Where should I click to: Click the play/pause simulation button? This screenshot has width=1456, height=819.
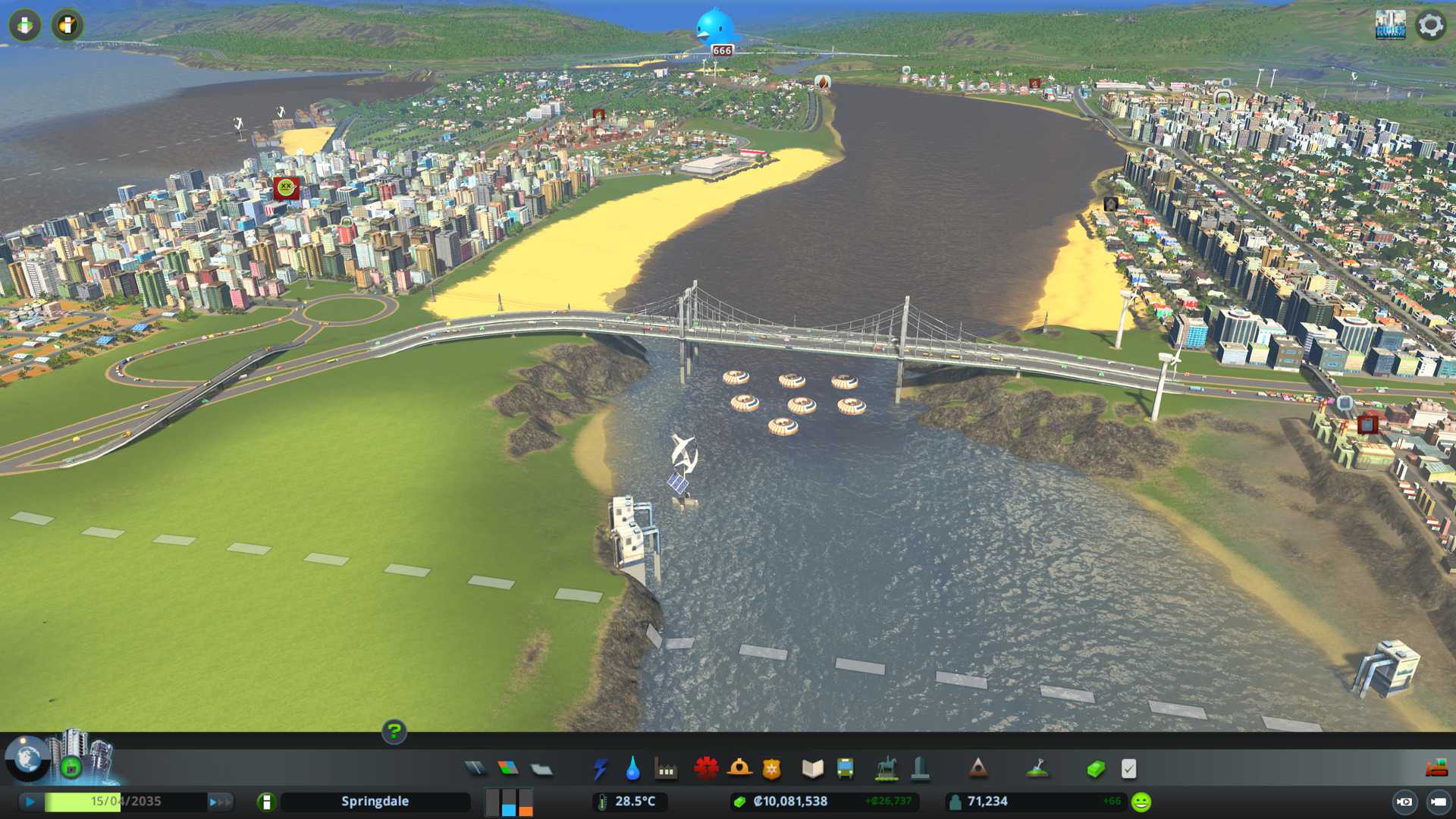pyautogui.click(x=30, y=802)
